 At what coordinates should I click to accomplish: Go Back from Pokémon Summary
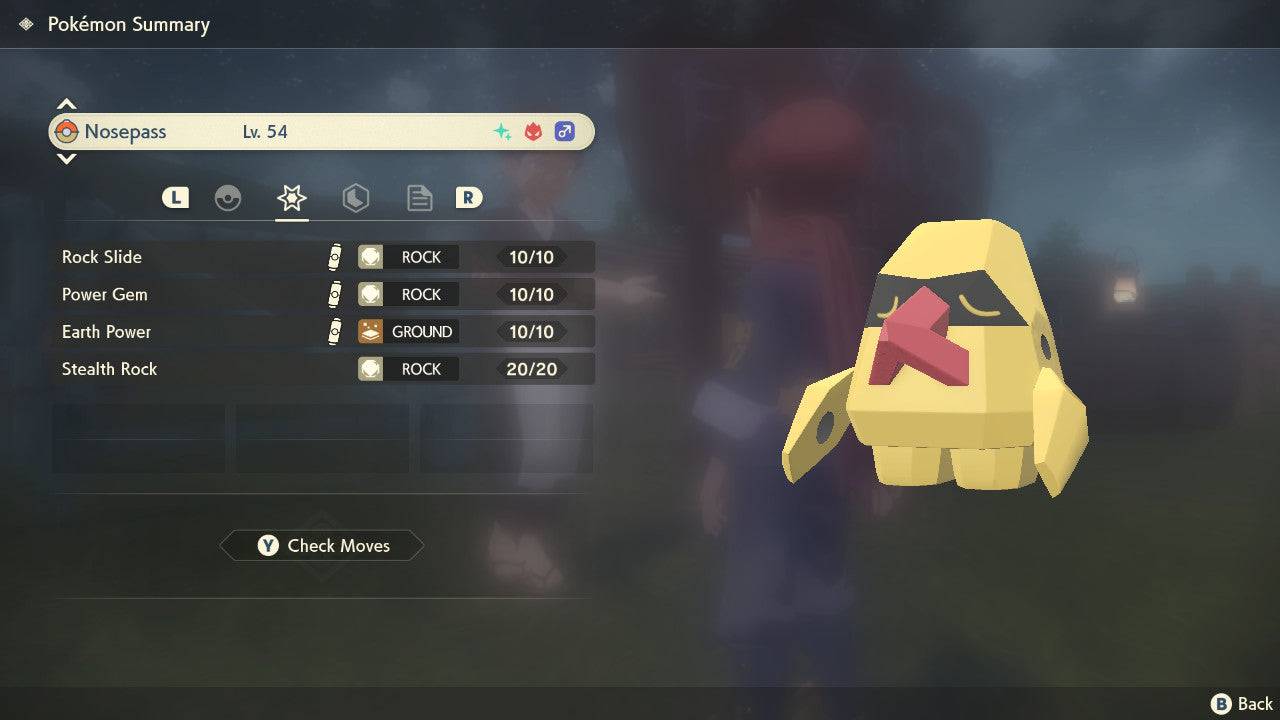[1243, 704]
